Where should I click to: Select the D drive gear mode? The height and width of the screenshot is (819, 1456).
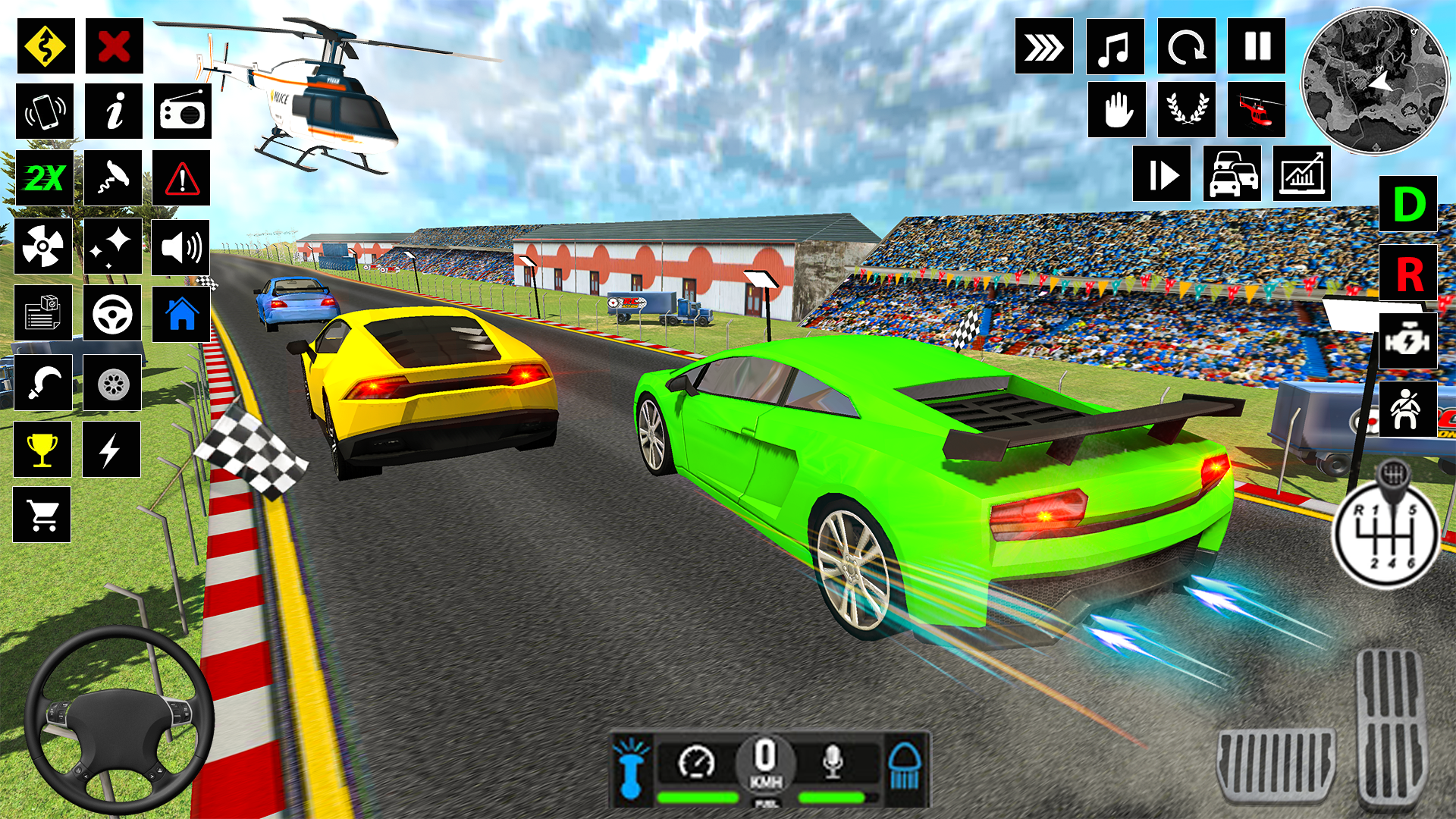[1409, 203]
